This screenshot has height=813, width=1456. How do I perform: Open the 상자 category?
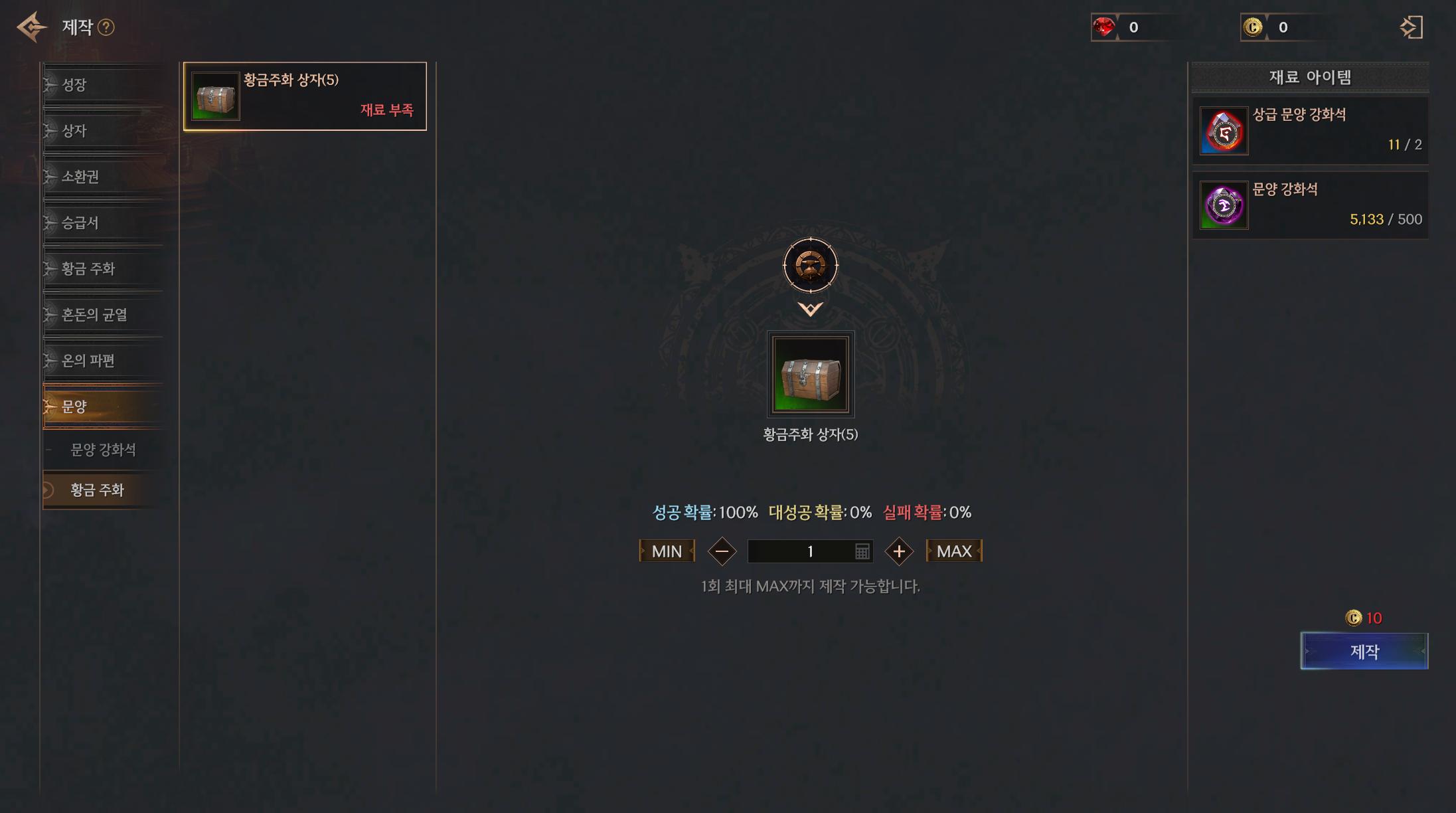coord(103,131)
